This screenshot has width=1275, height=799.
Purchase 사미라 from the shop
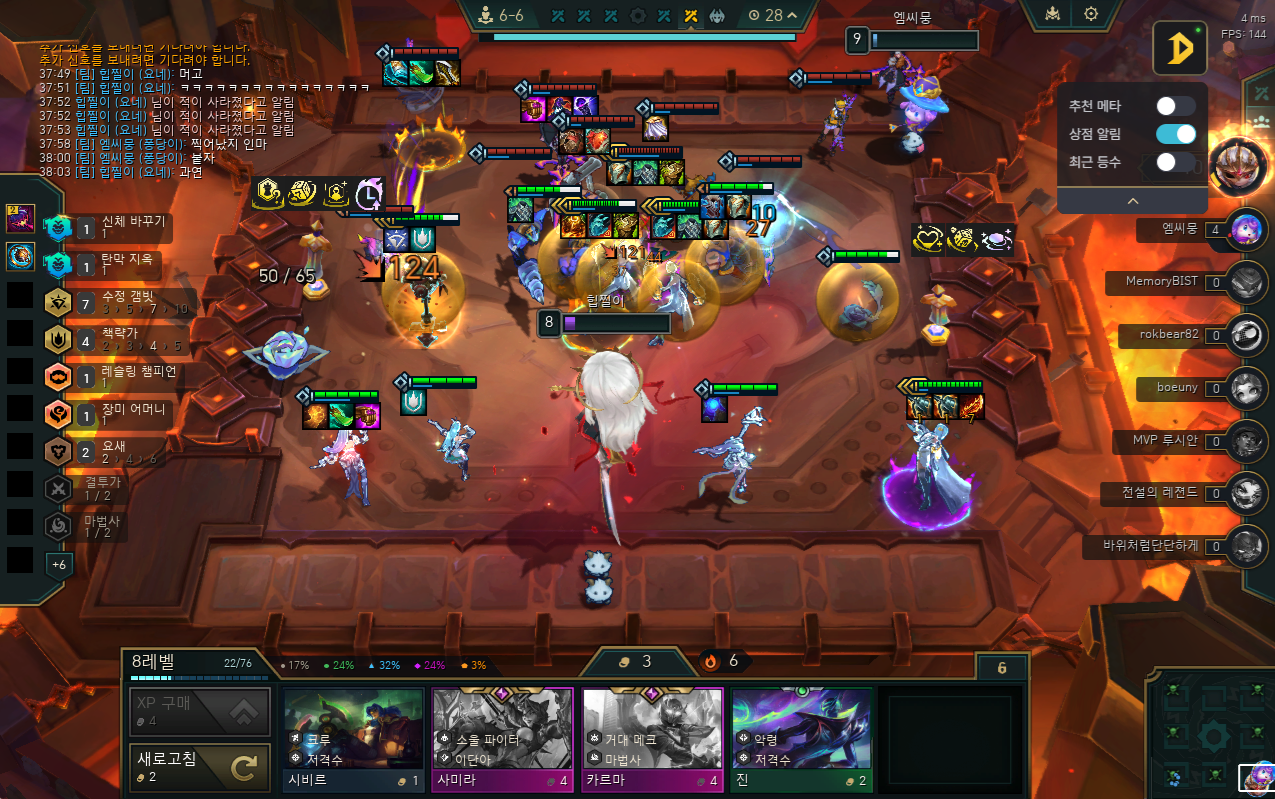pyautogui.click(x=502, y=739)
